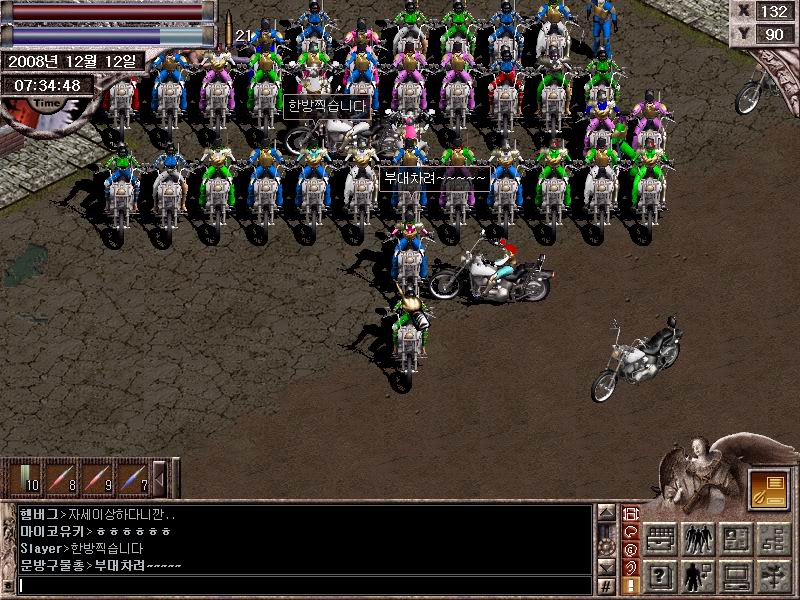Open the inventory chest panel
This screenshot has width=800, height=600.
660,540
